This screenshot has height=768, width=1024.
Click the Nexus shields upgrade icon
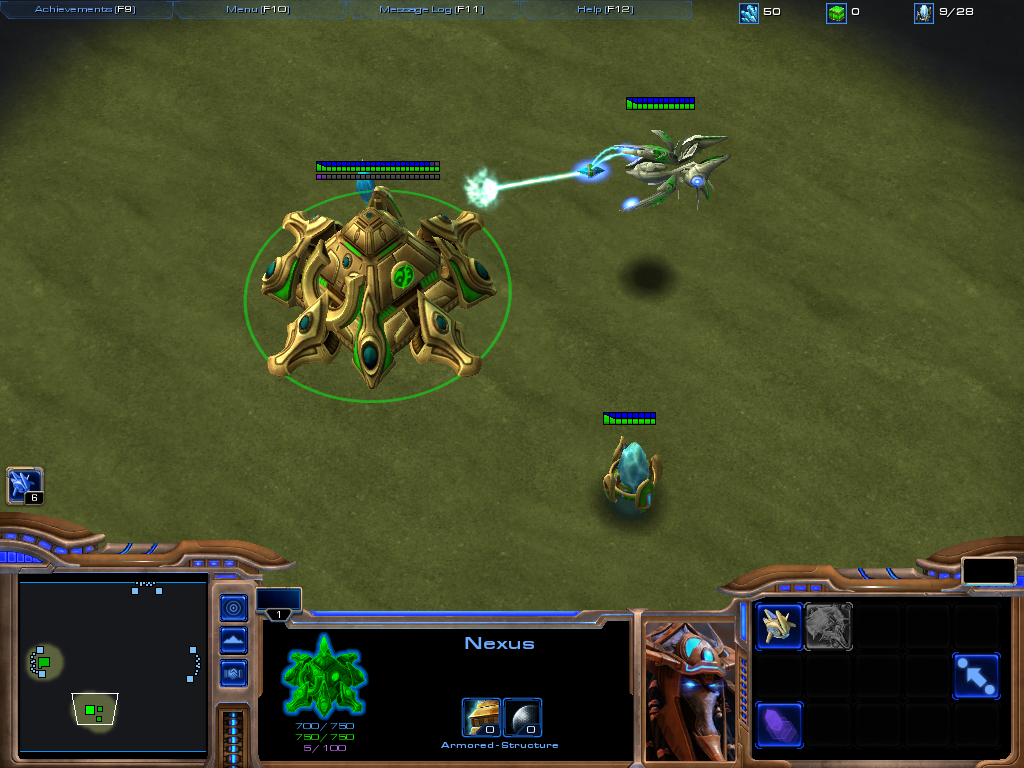(x=523, y=717)
